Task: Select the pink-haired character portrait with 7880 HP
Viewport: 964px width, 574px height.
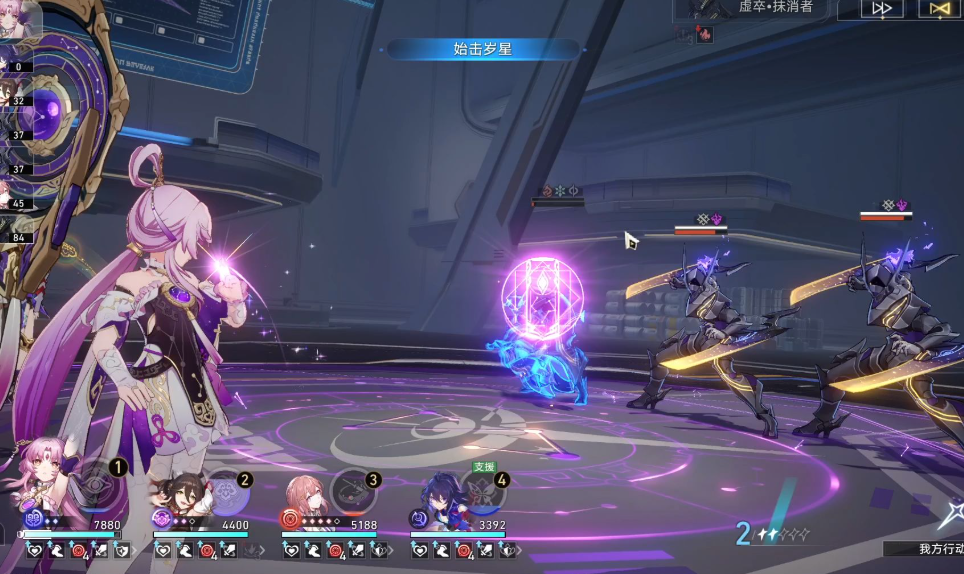Action: pyautogui.click(x=44, y=477)
